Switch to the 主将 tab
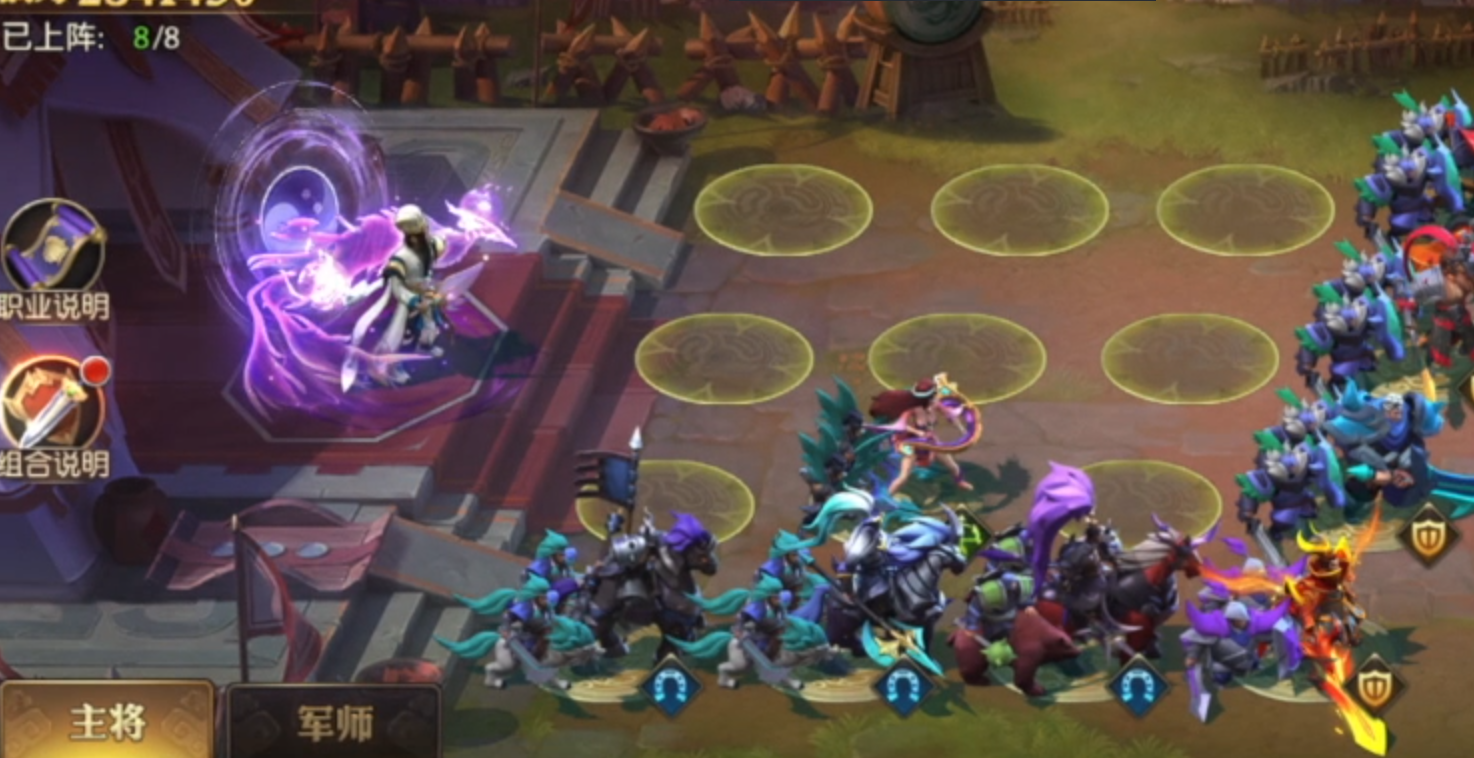 coord(107,722)
